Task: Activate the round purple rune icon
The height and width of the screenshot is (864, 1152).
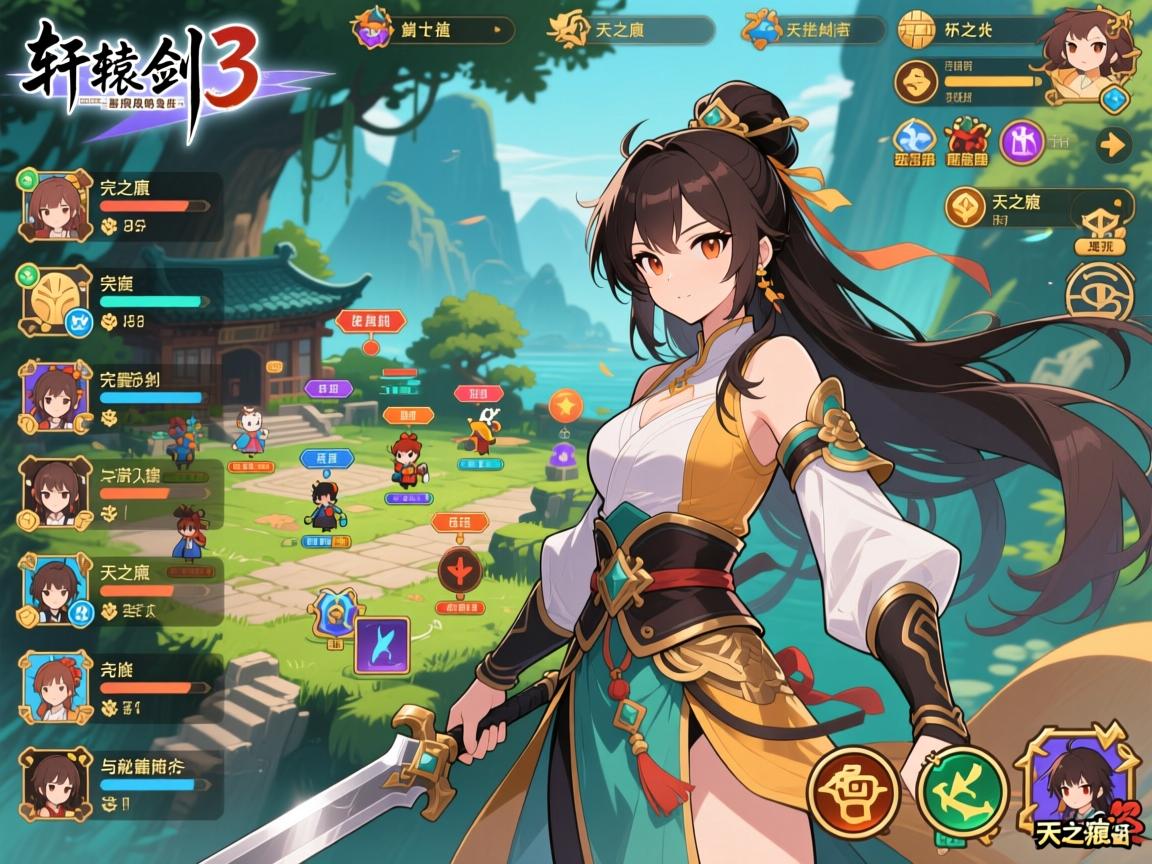Action: 1021,141
